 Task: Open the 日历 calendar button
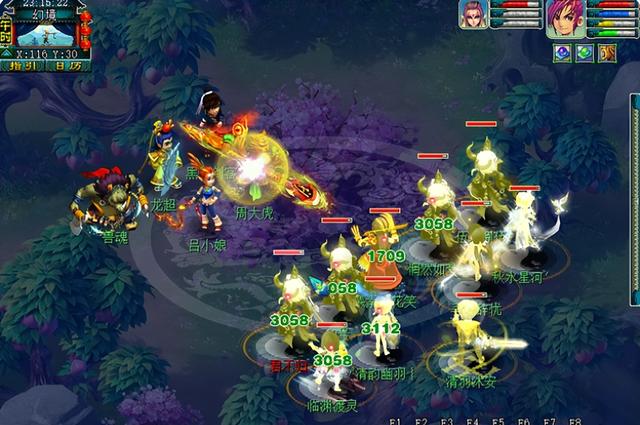point(66,65)
